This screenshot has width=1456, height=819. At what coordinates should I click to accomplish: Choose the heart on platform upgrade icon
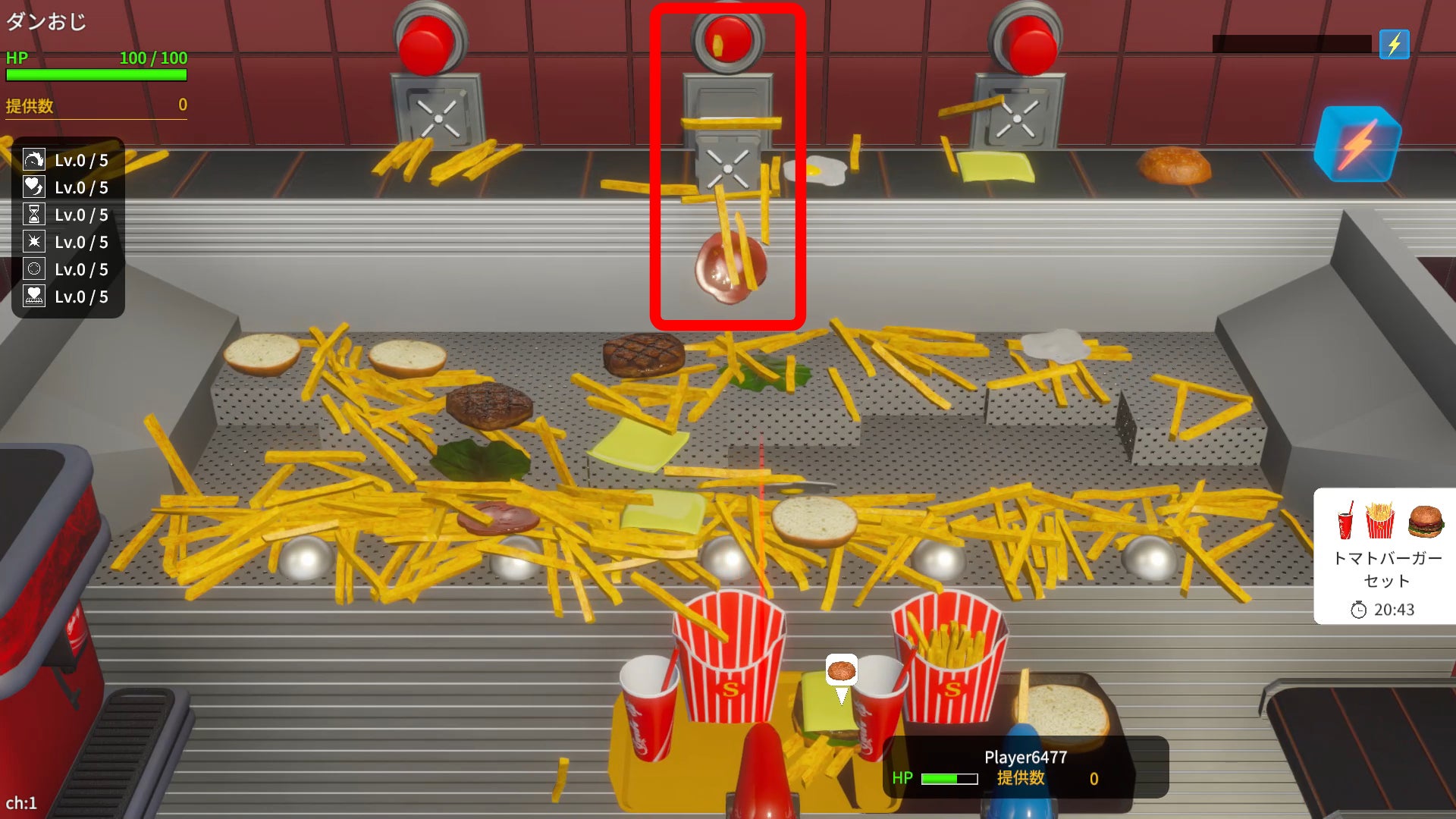tap(34, 297)
